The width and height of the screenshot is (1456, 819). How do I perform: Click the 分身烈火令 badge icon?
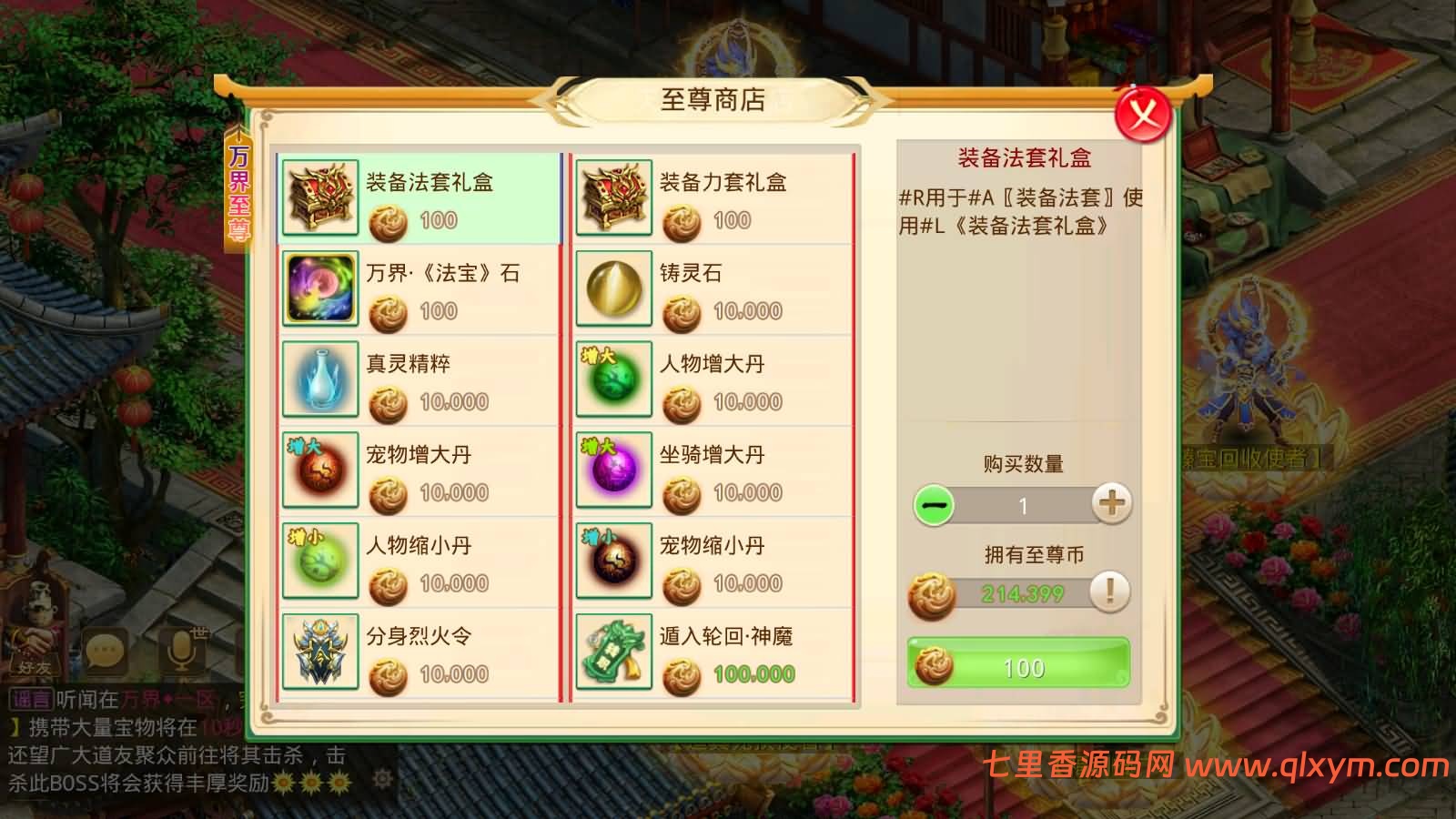[x=320, y=651]
